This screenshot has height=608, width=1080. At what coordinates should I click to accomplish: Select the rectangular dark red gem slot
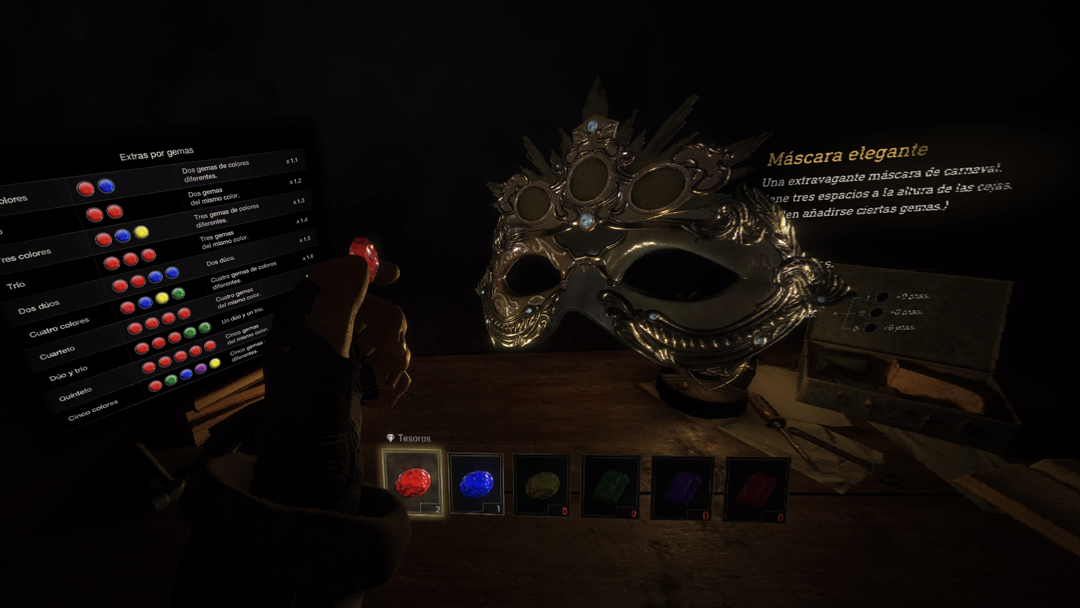click(x=756, y=489)
